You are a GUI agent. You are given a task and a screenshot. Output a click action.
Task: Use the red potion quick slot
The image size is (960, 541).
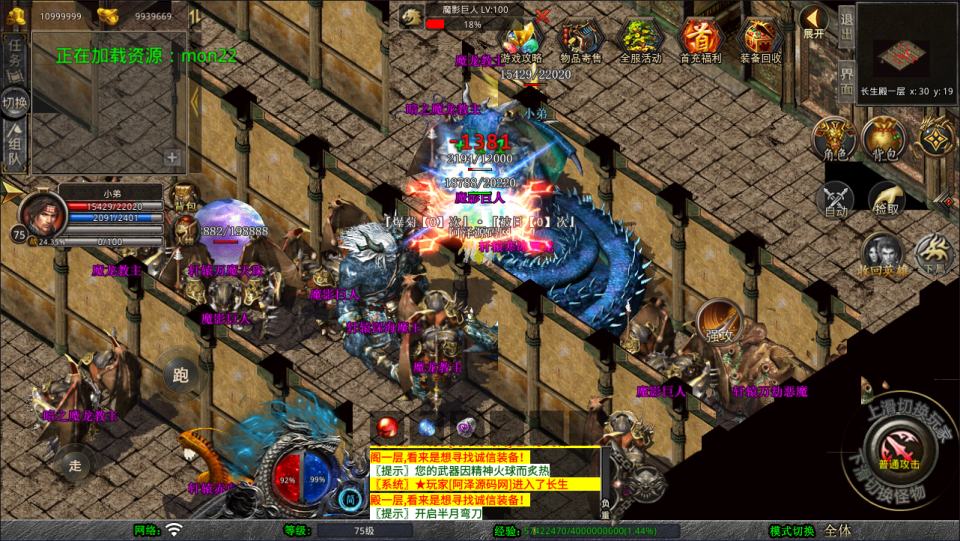(388, 427)
